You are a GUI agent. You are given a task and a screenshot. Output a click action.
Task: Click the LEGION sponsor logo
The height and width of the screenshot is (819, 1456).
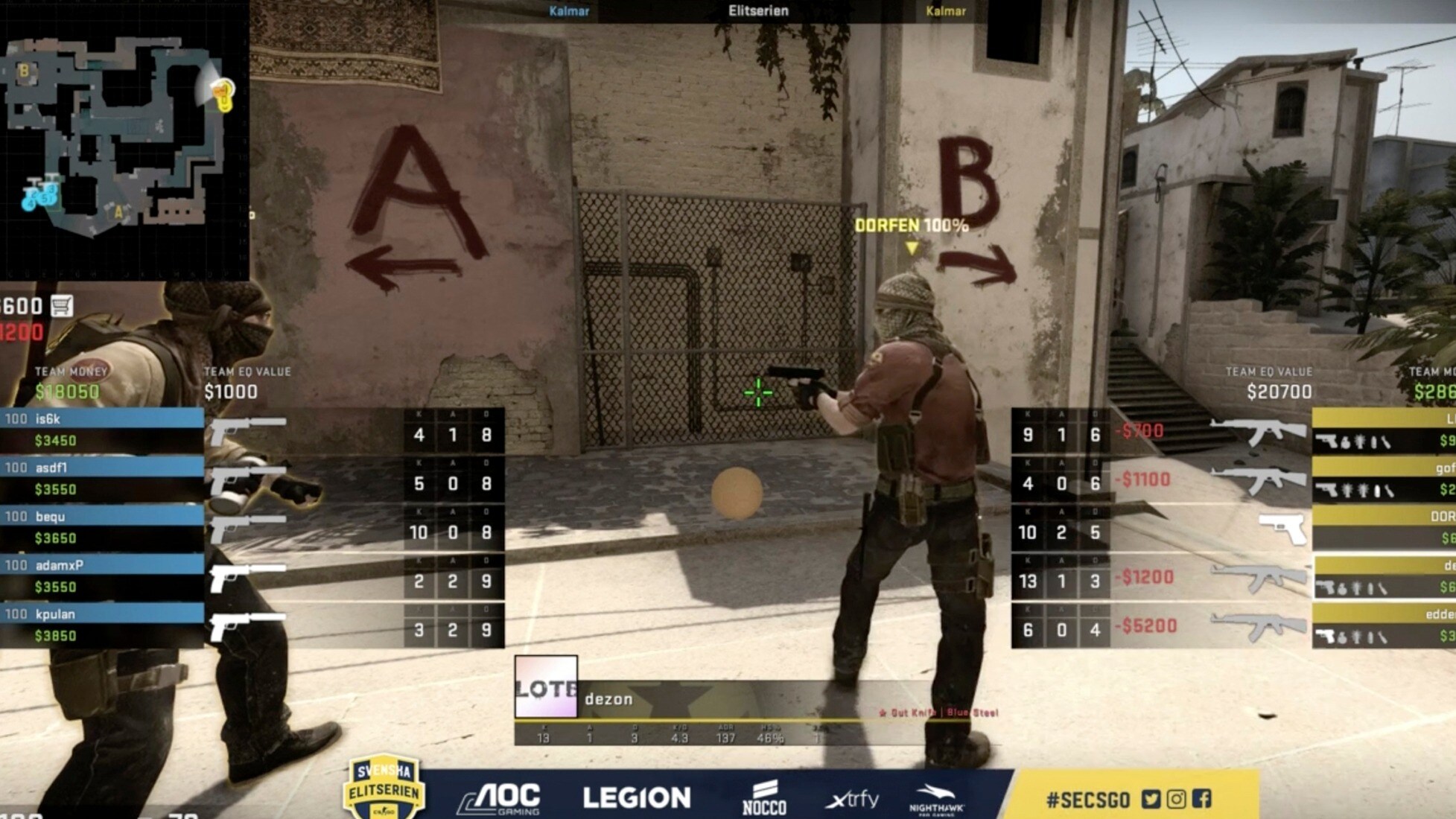[x=637, y=794]
